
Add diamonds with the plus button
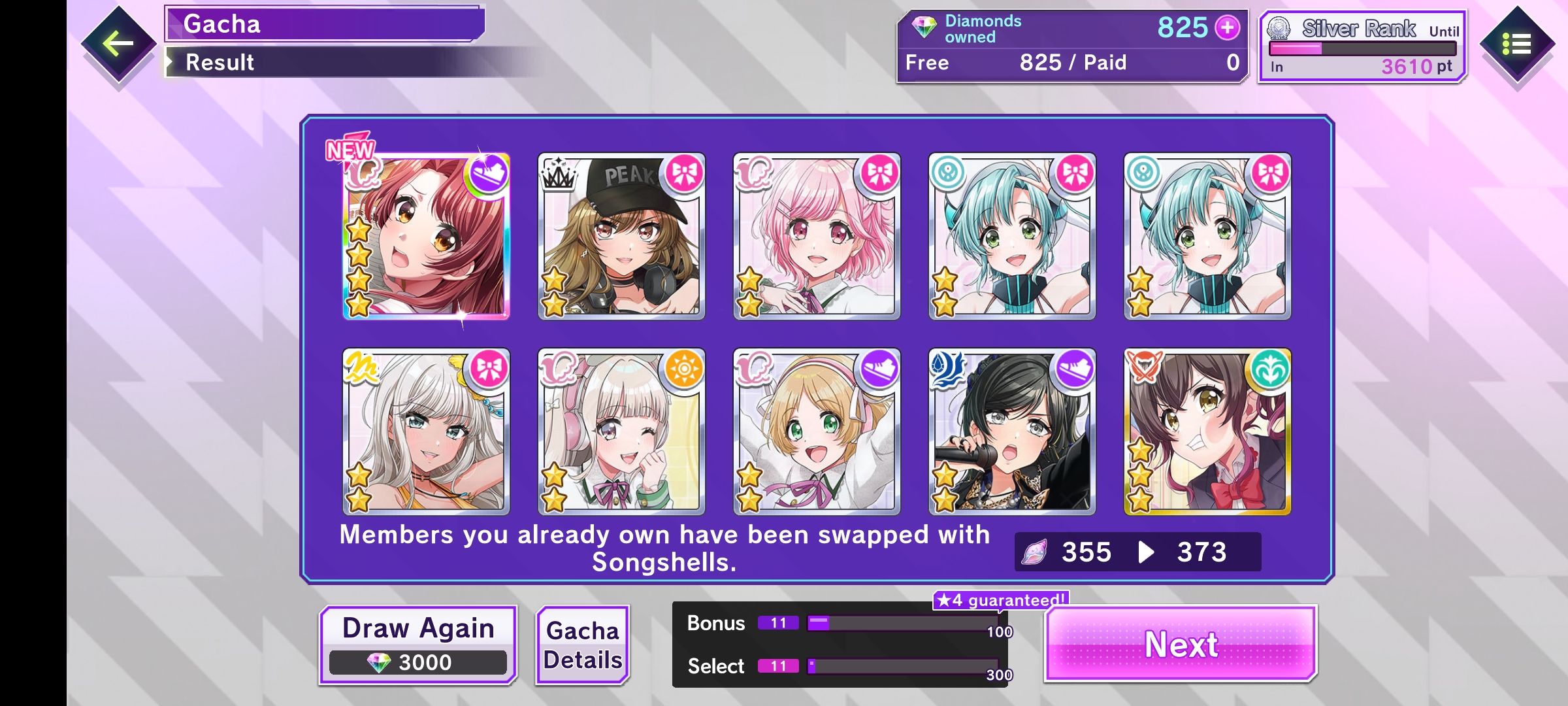click(x=1227, y=27)
